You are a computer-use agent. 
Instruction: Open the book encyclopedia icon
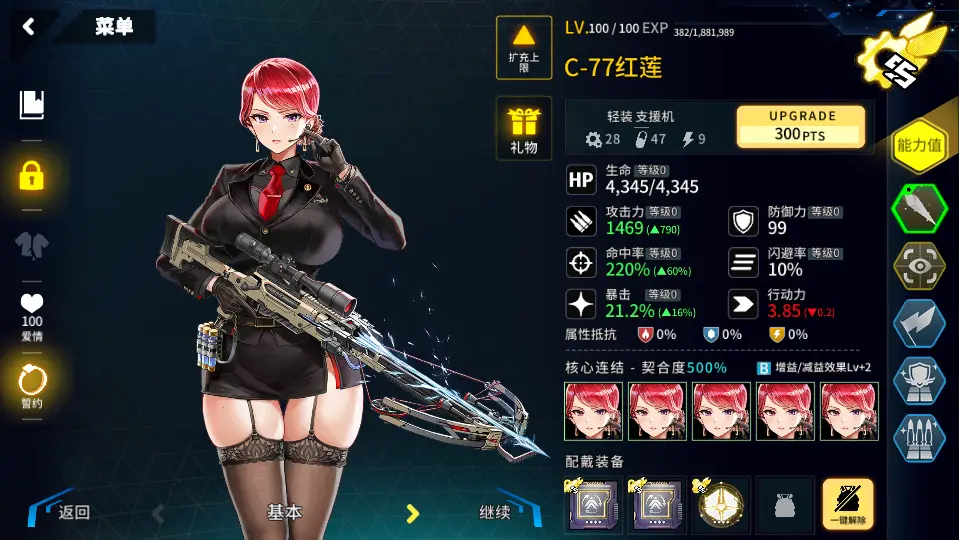pyautogui.click(x=32, y=105)
